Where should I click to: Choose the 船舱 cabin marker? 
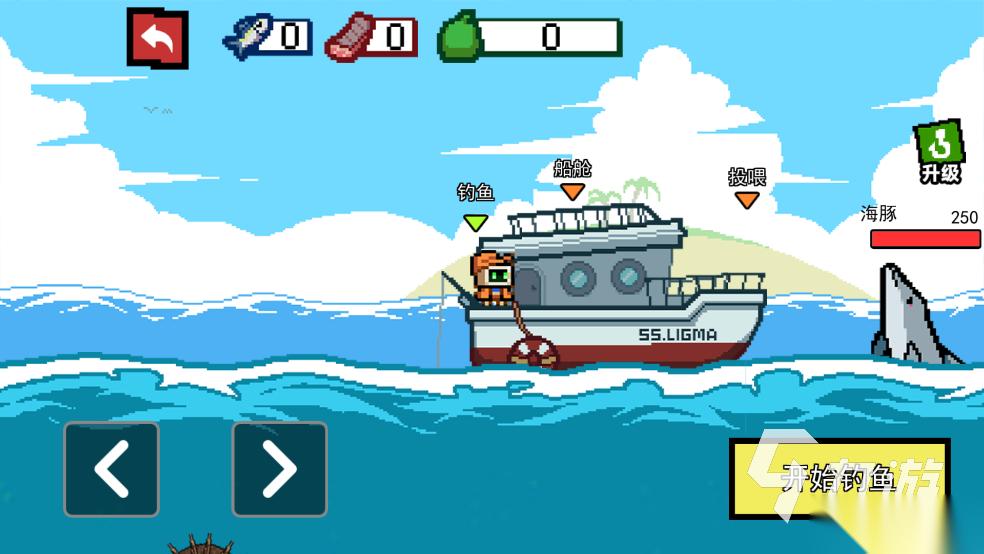click(x=572, y=190)
